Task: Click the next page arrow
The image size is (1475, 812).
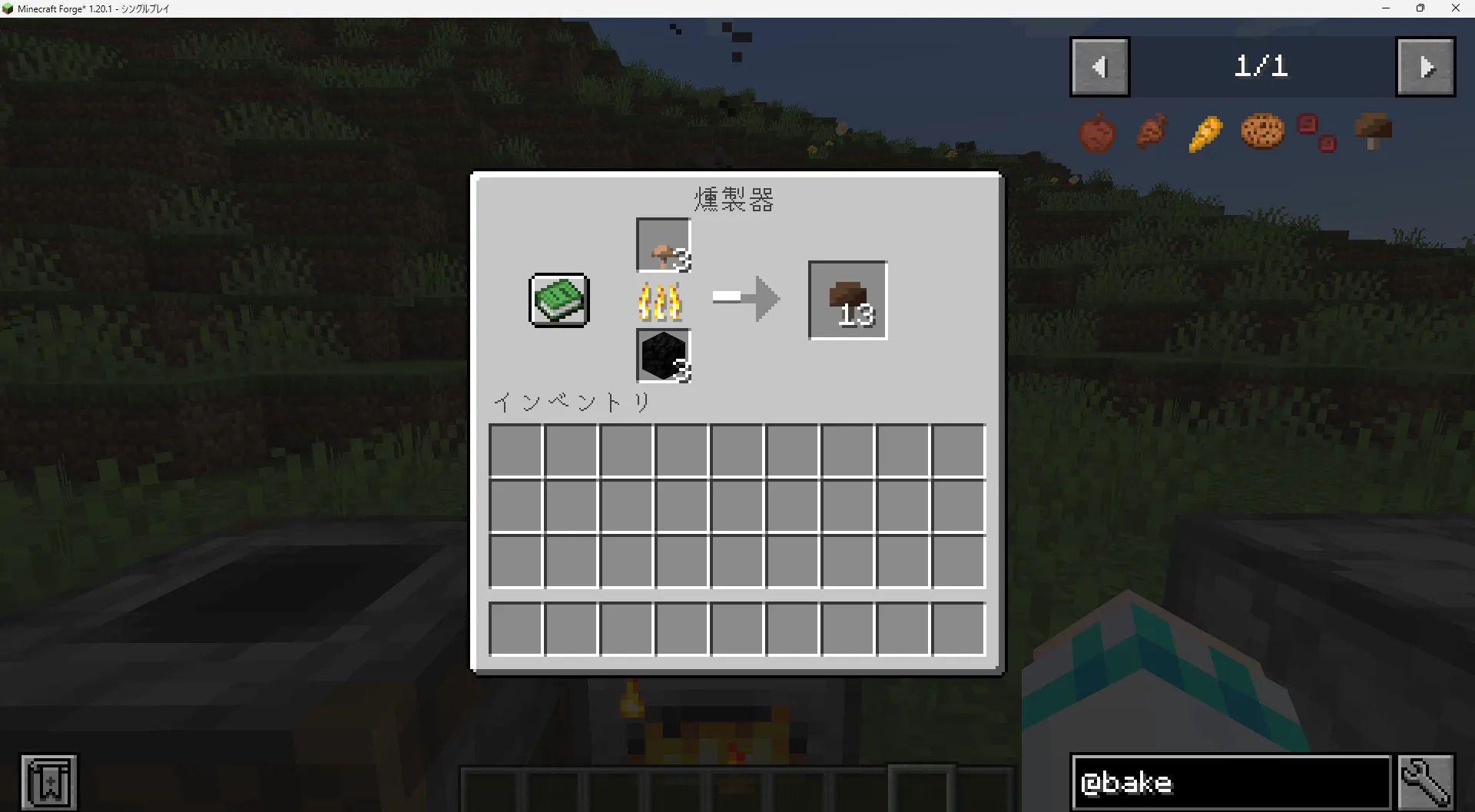Action: click(1426, 67)
